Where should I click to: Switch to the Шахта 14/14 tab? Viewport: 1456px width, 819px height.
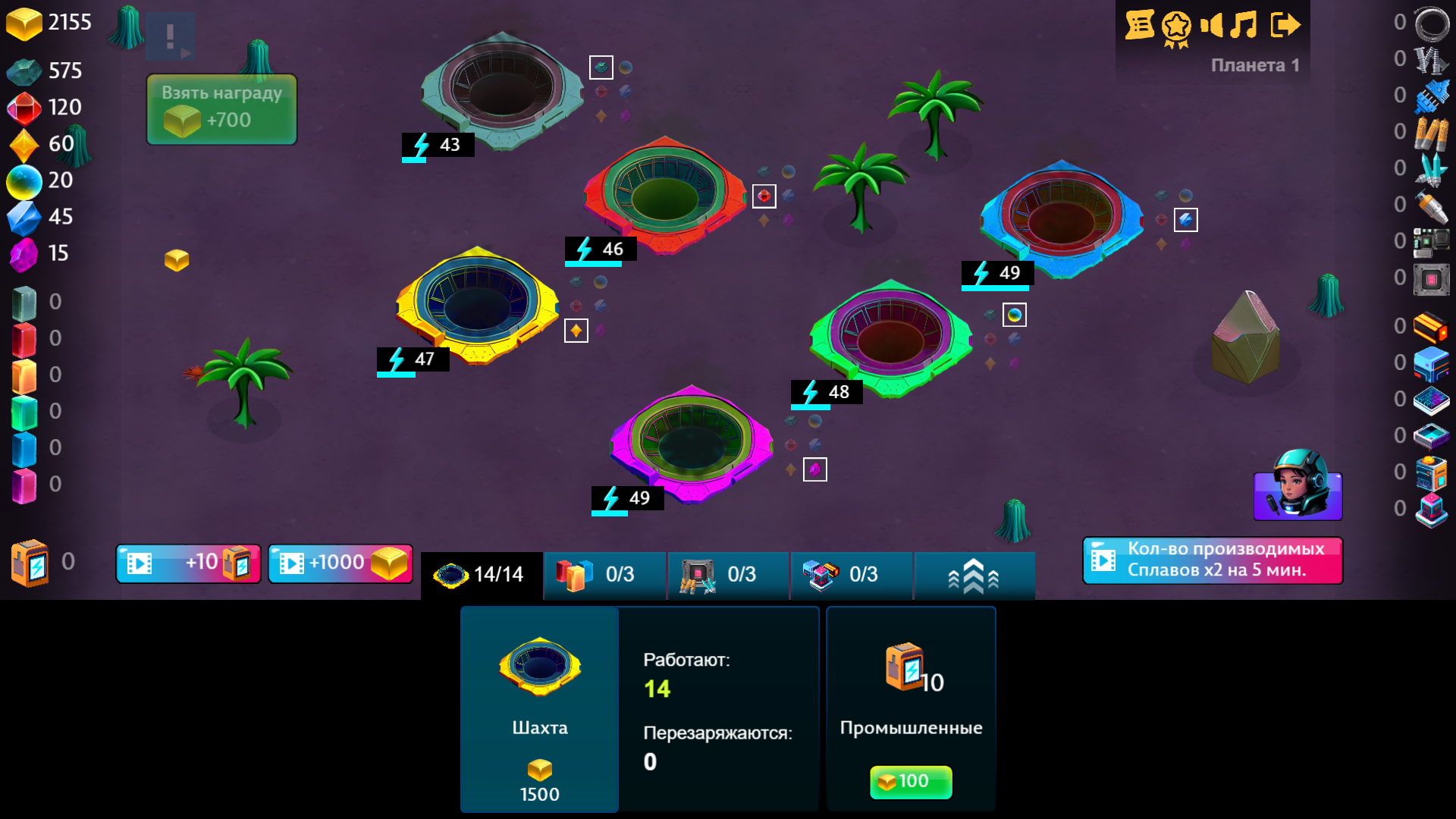point(481,575)
